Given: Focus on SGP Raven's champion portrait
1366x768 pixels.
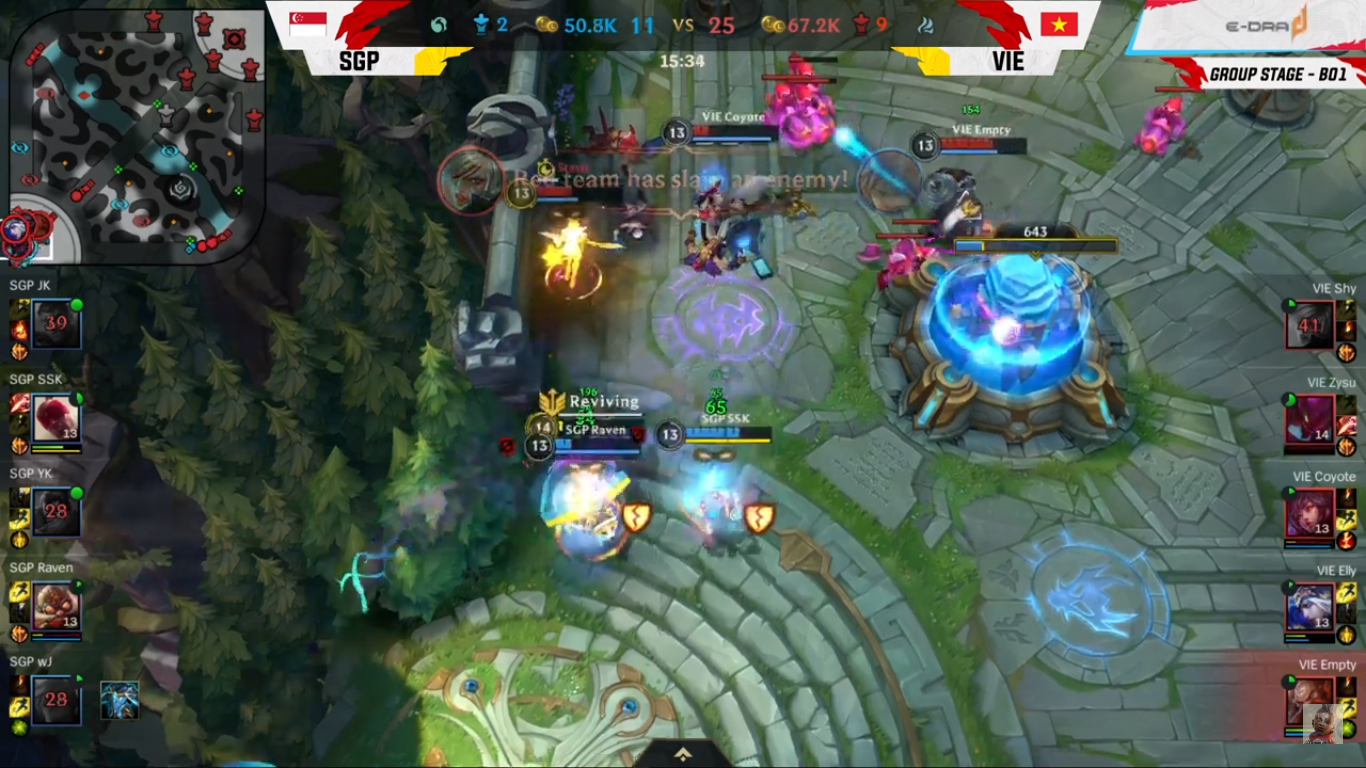Looking at the screenshot, I should tap(56, 605).
